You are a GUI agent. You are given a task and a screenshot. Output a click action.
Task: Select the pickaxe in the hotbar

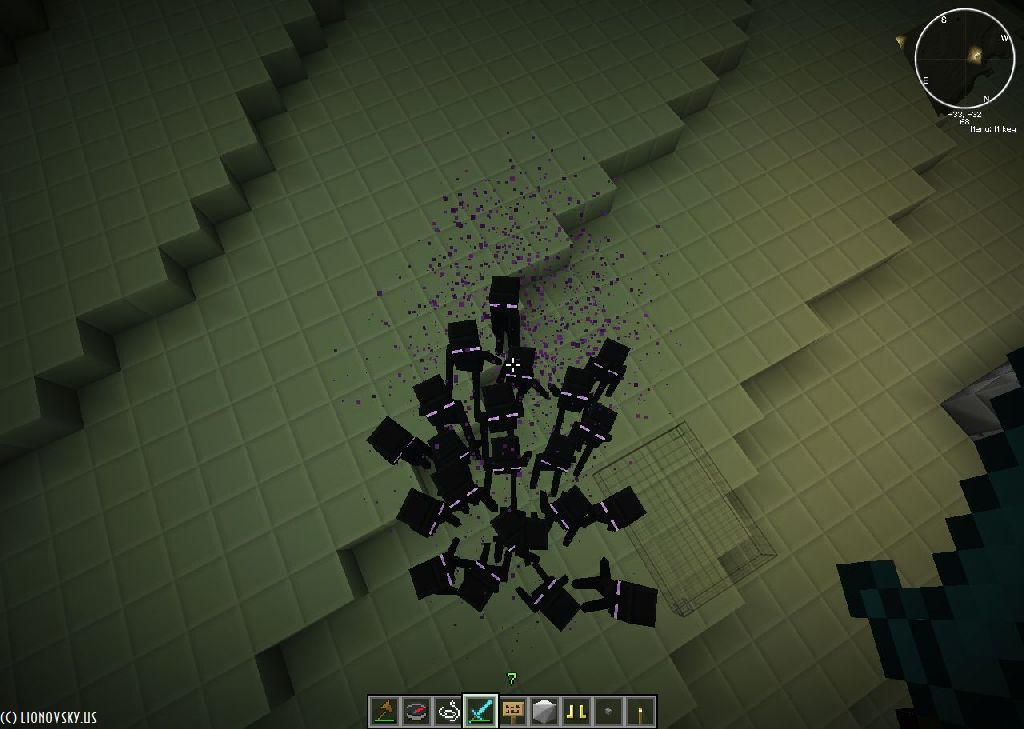(x=384, y=711)
